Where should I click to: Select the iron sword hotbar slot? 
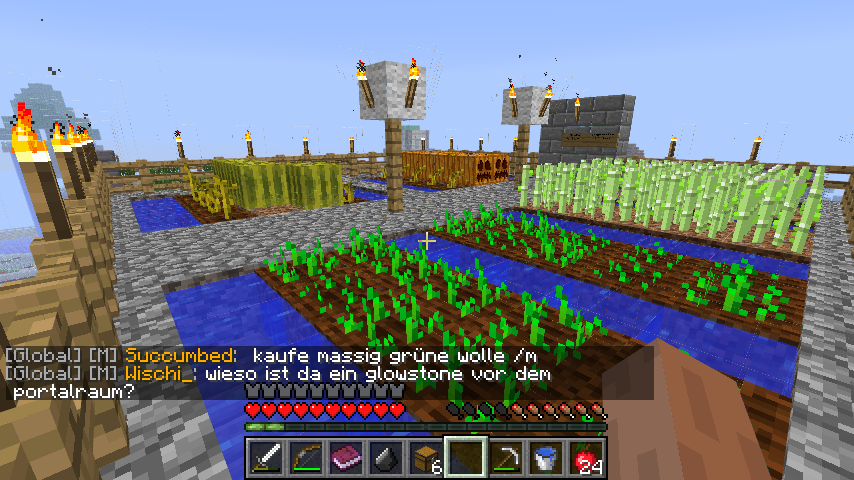[x=267, y=458]
